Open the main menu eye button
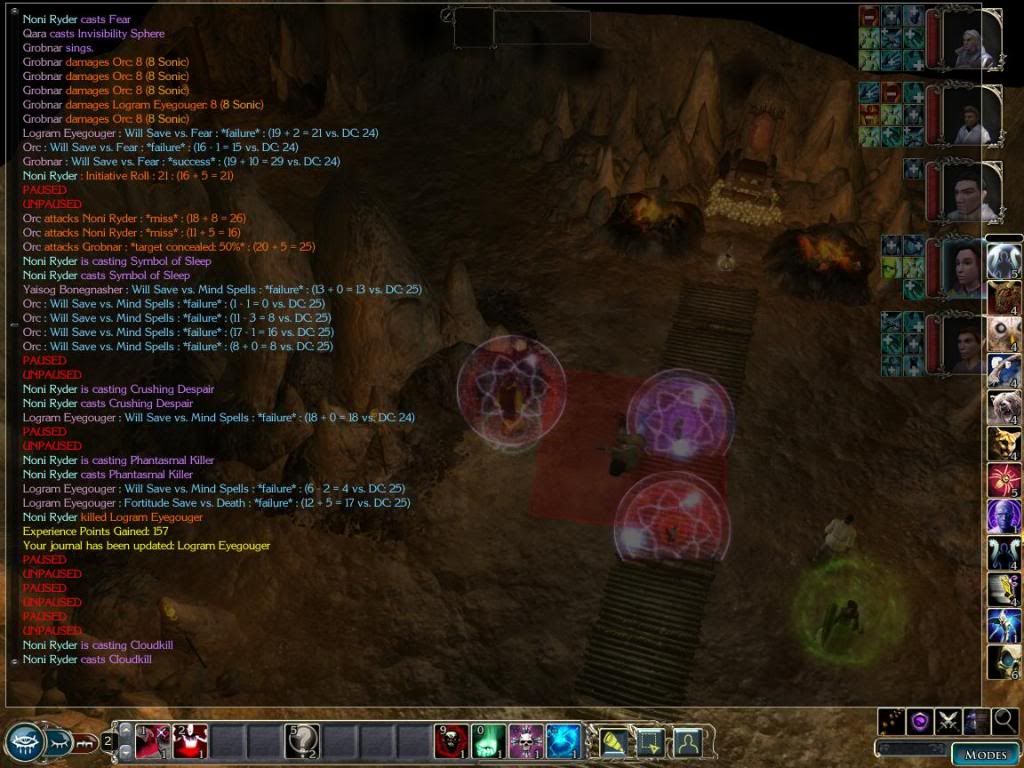The image size is (1024, 768). tap(23, 742)
